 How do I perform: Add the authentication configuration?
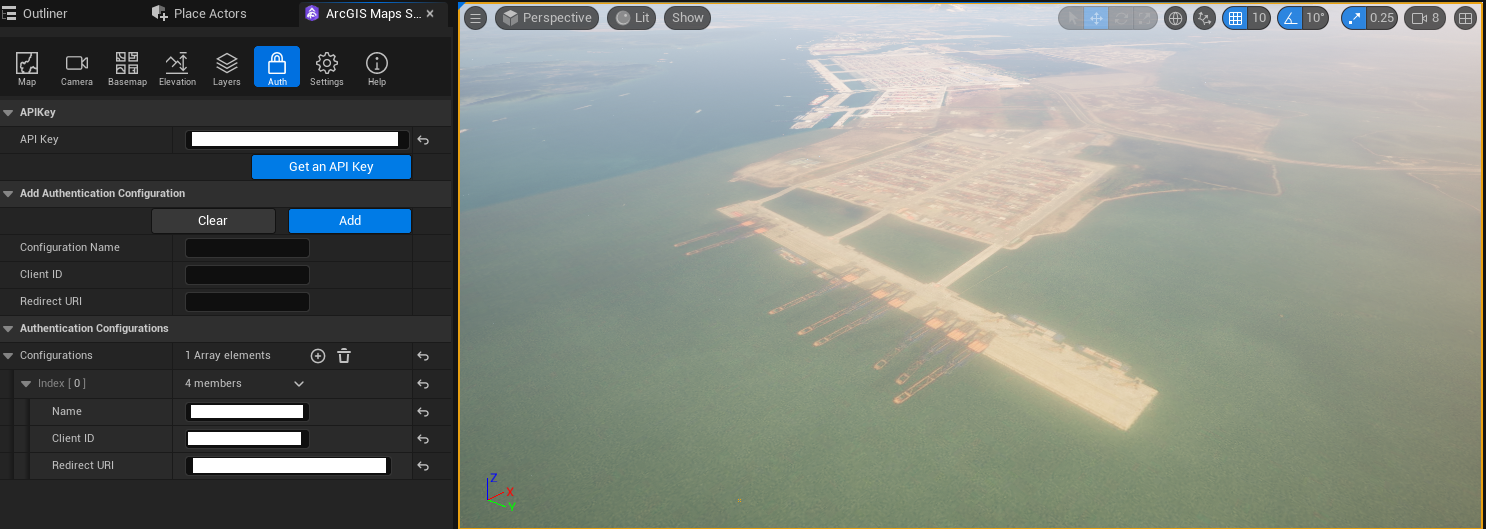click(350, 221)
